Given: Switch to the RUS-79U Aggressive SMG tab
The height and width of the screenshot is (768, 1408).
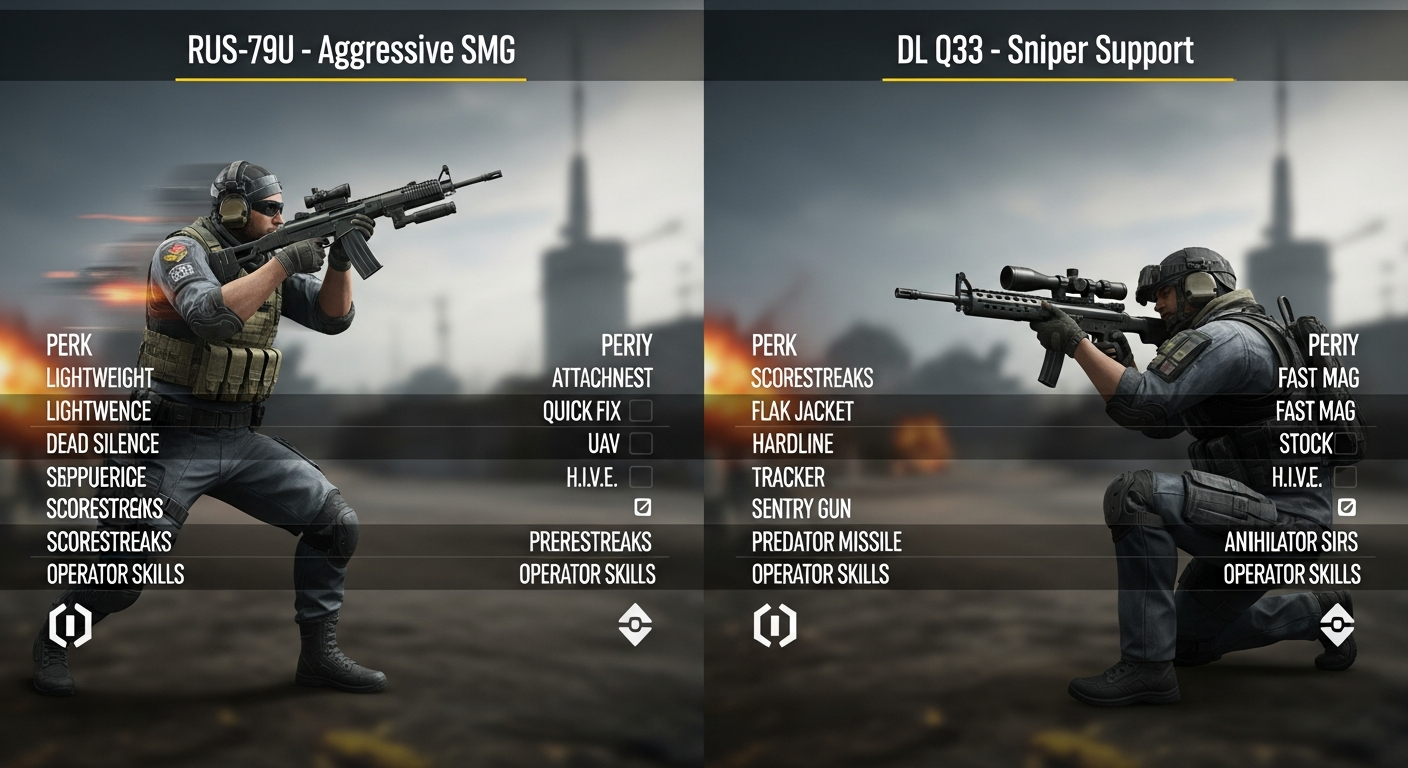Looking at the screenshot, I should point(352,44).
